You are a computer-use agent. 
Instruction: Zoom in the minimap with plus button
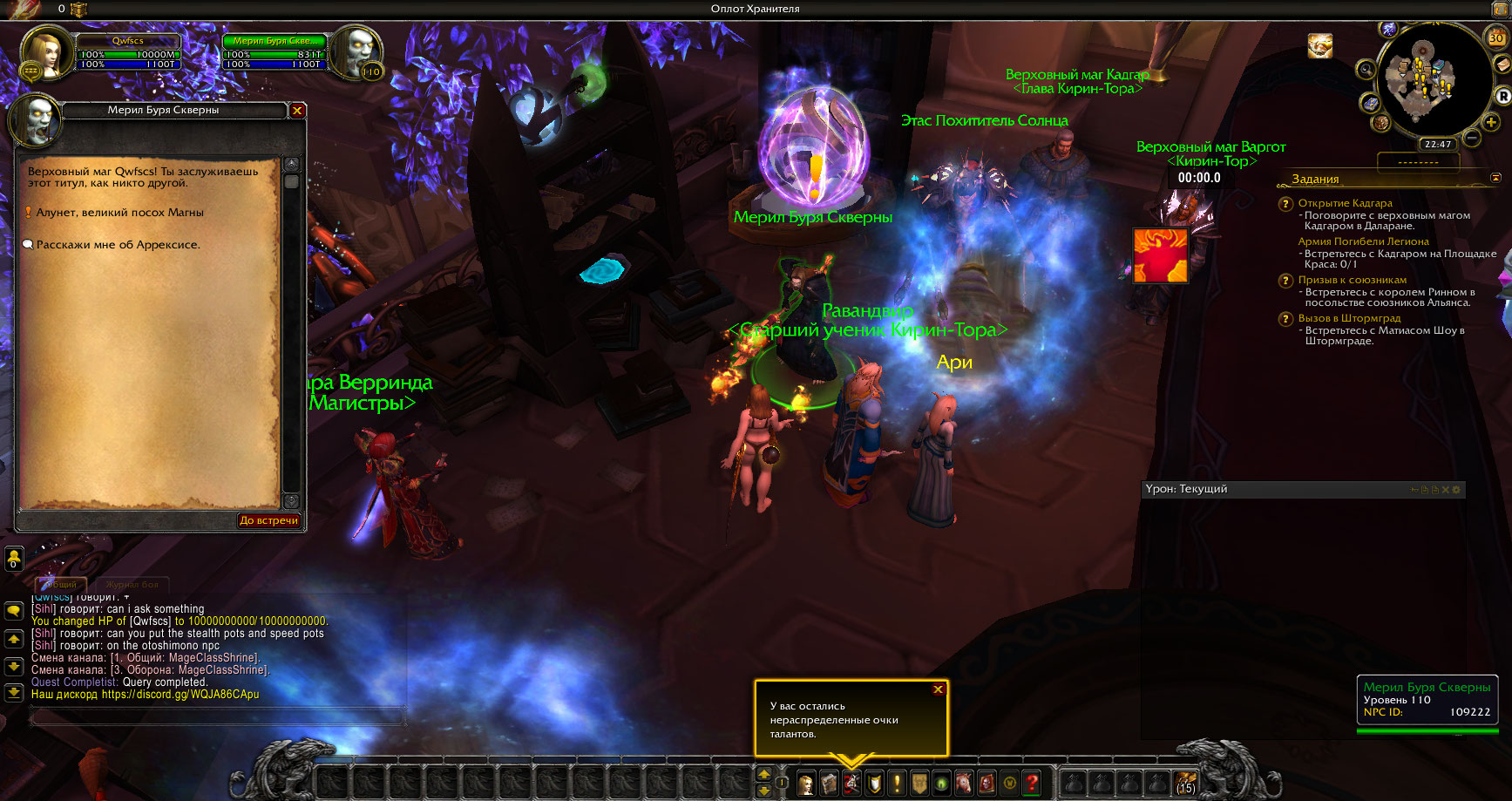pos(1491,122)
